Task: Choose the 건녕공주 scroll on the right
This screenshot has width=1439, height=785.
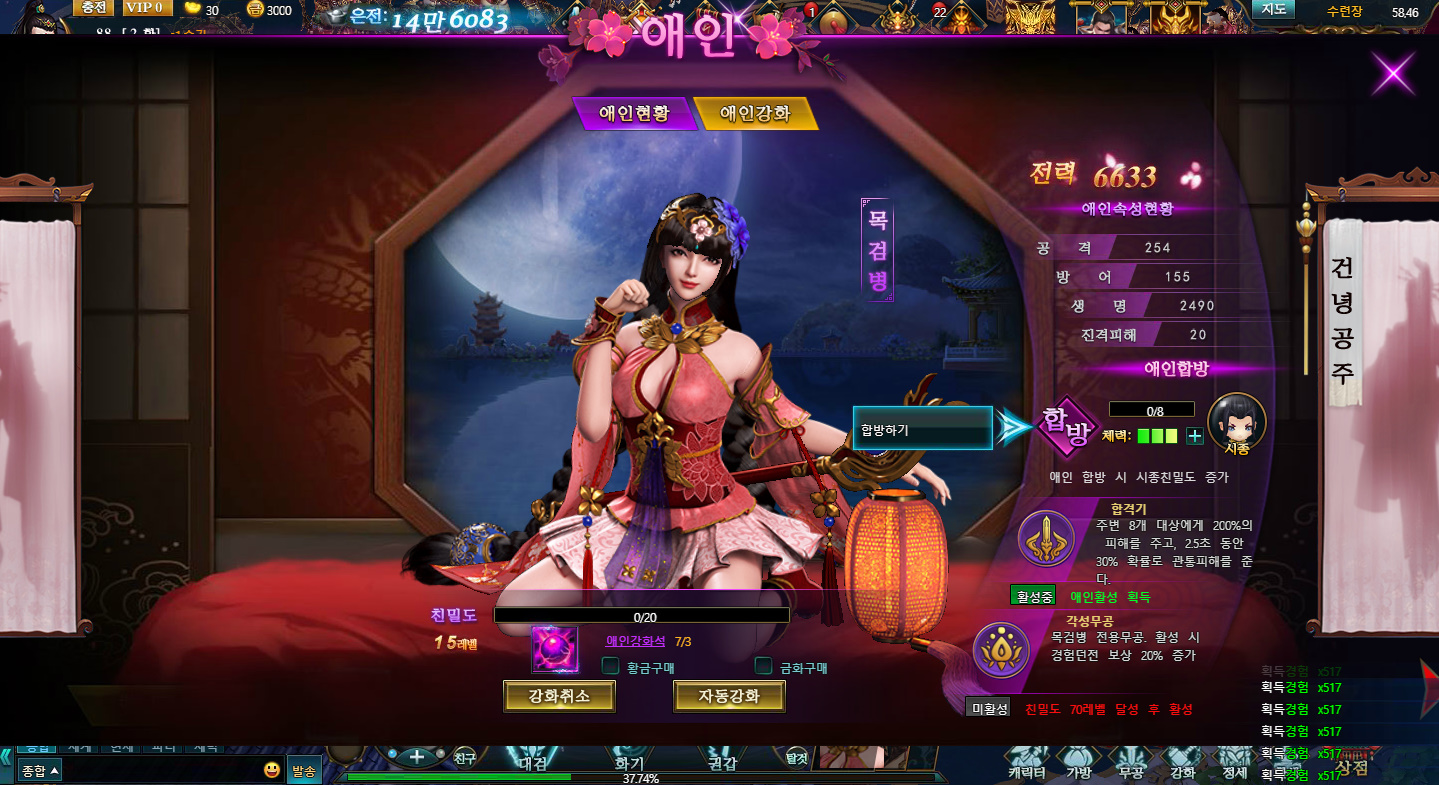Action: pos(1343,320)
